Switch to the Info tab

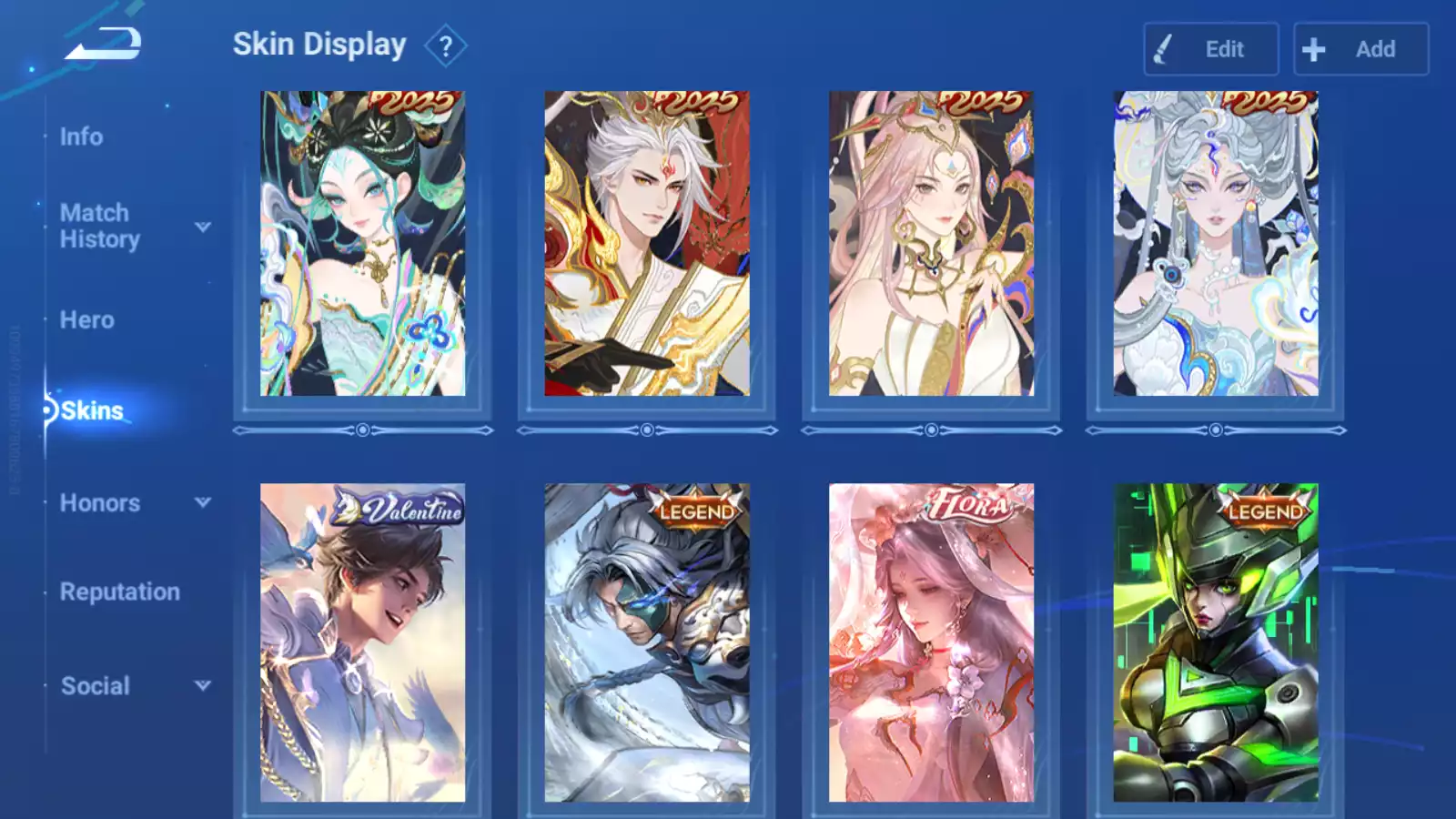click(81, 136)
